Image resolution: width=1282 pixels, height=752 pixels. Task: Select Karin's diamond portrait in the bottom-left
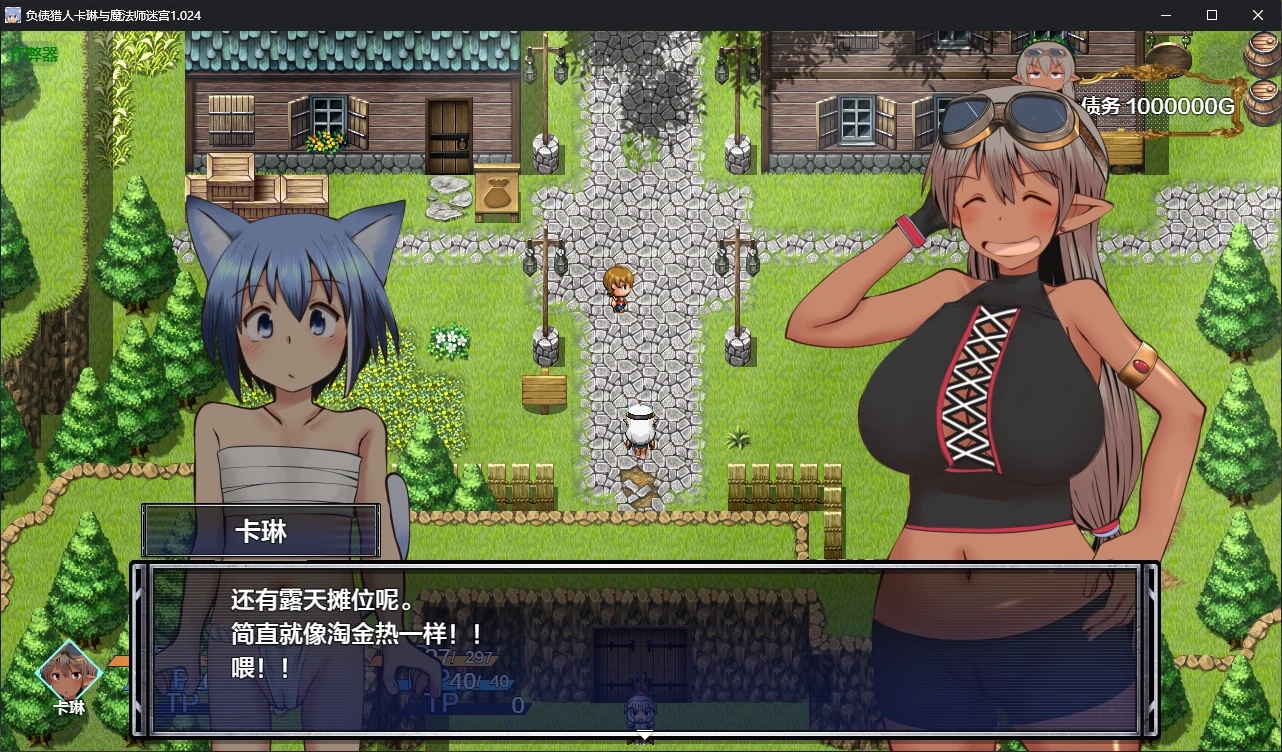coord(68,675)
